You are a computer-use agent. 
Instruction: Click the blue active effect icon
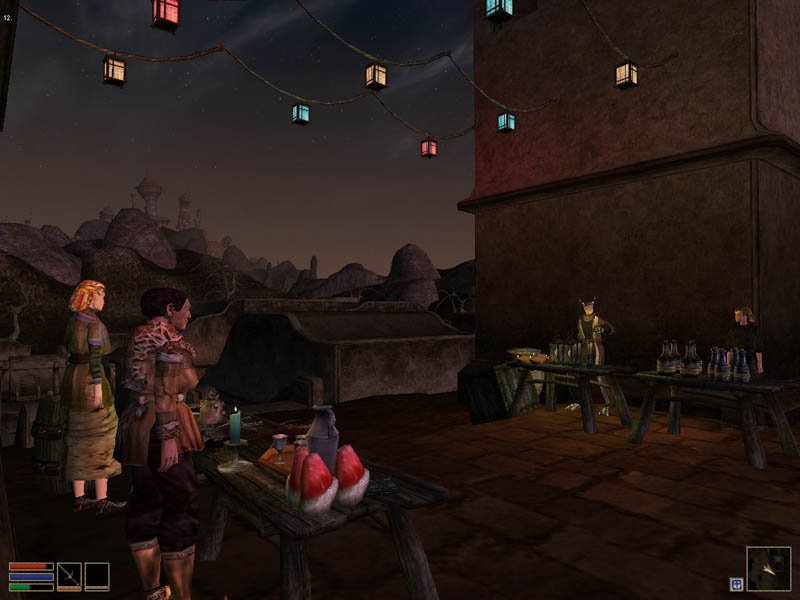[x=736, y=584]
